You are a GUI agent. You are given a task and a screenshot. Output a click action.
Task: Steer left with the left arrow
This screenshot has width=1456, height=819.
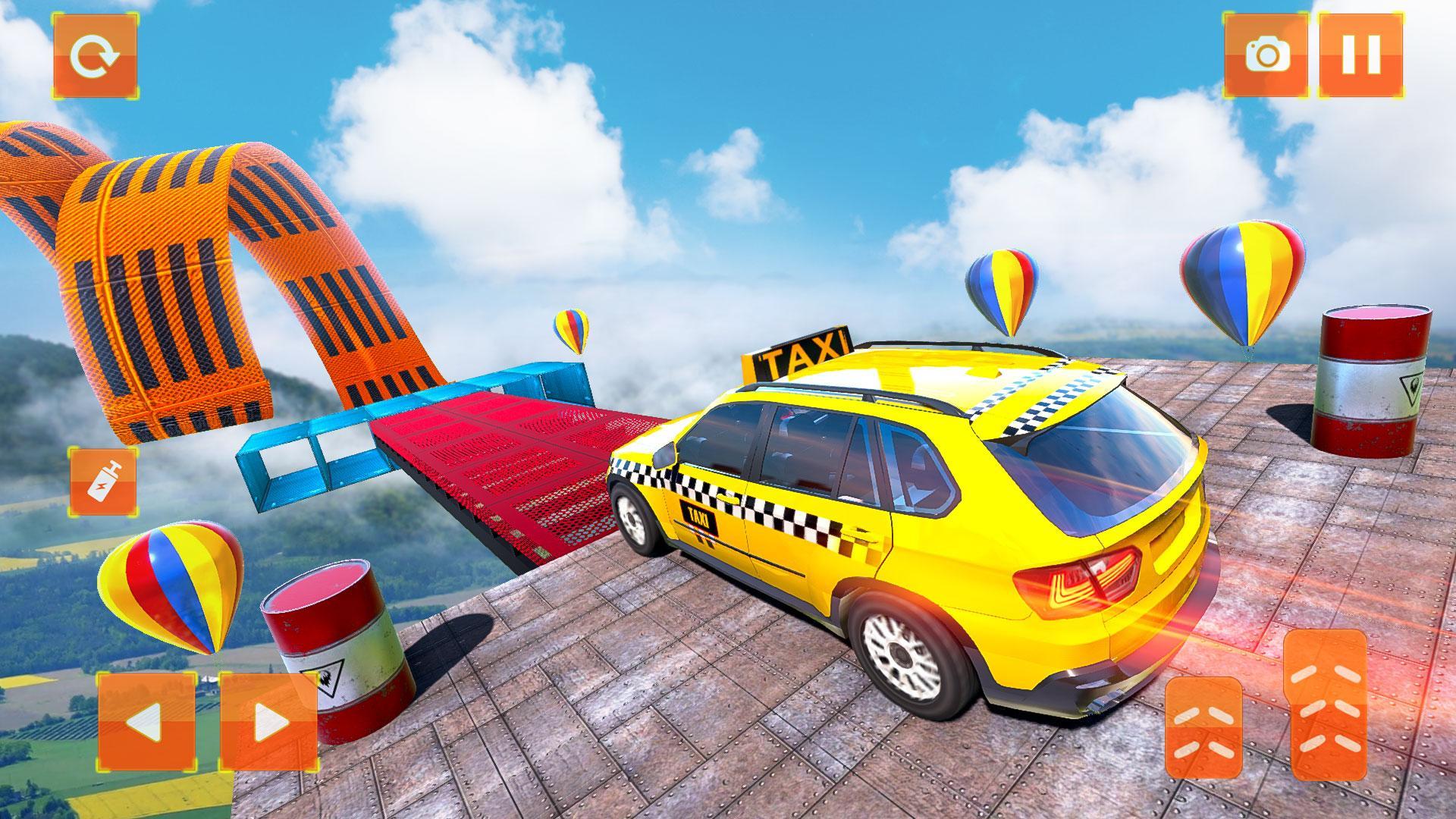(146, 721)
